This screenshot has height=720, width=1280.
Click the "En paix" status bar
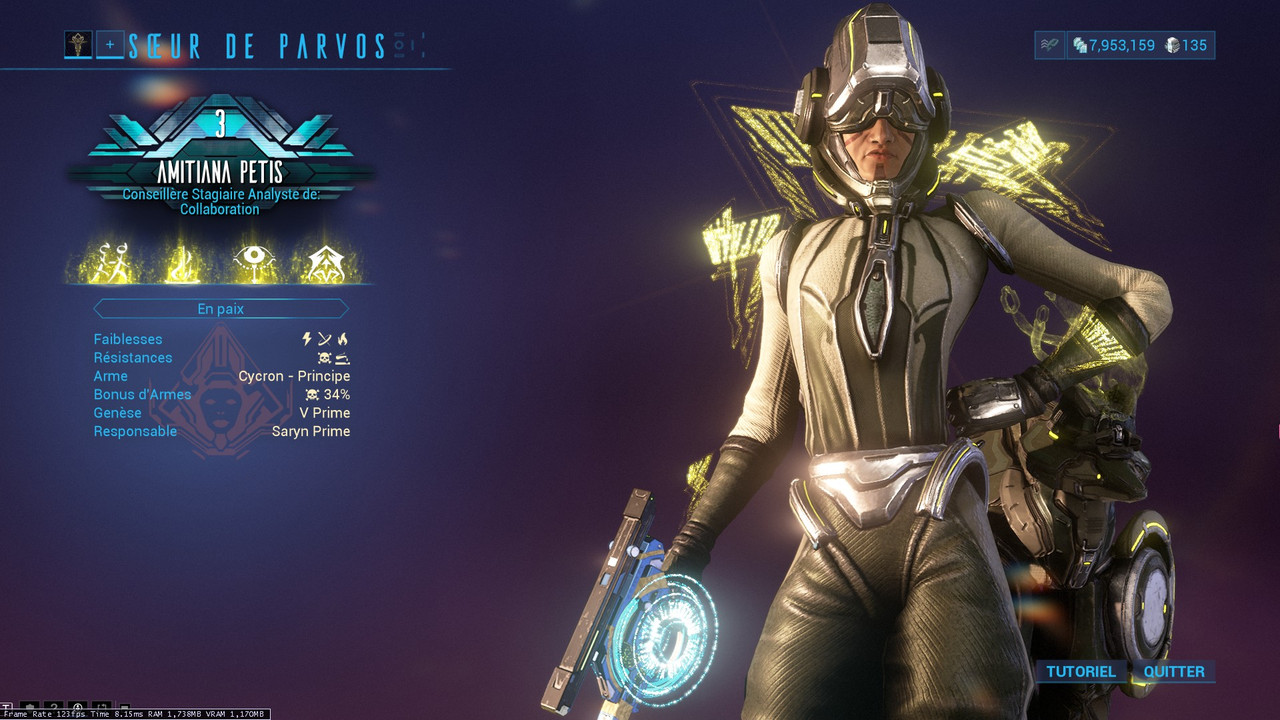220,309
